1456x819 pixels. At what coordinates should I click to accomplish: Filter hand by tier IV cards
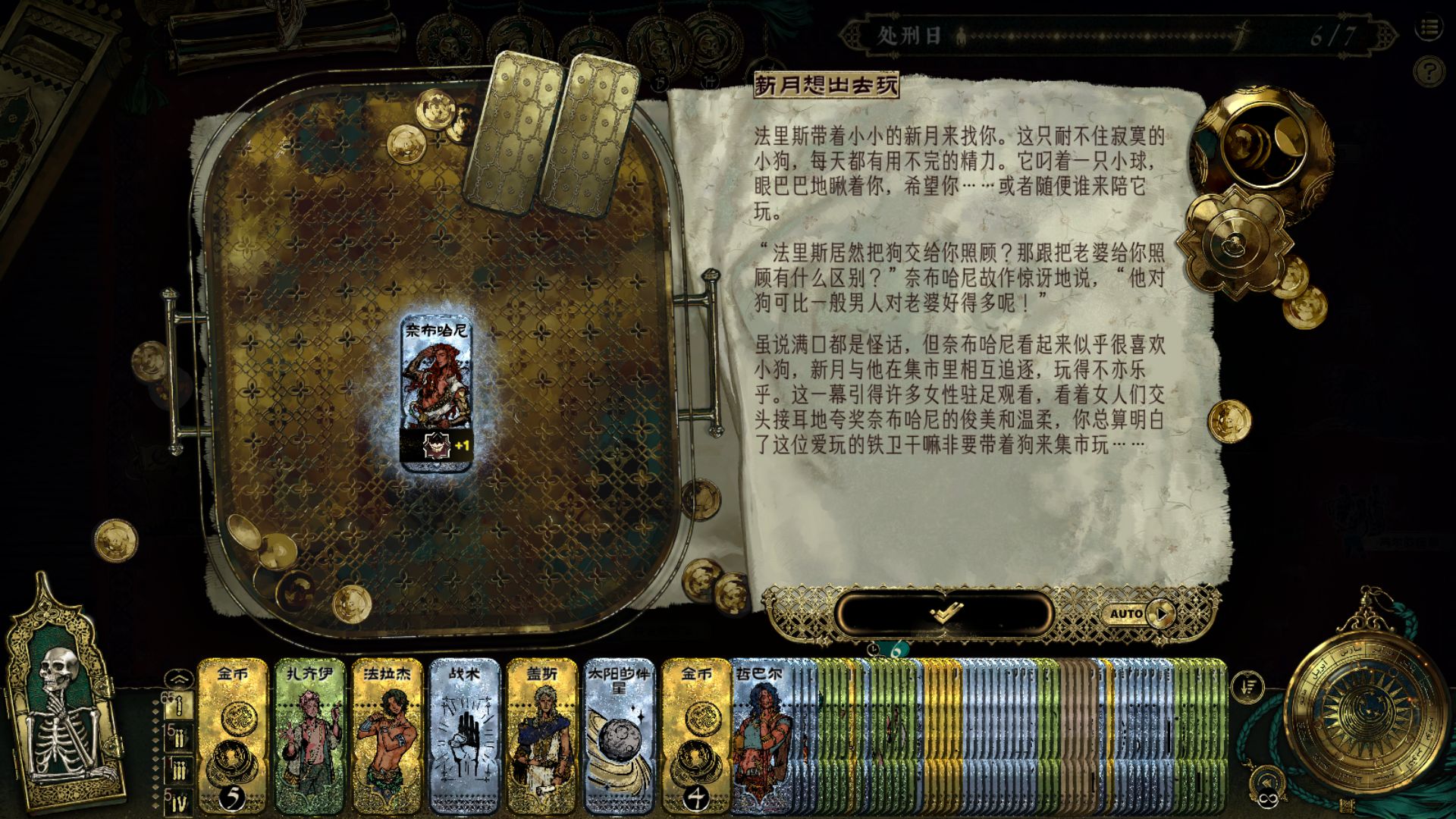click(178, 802)
